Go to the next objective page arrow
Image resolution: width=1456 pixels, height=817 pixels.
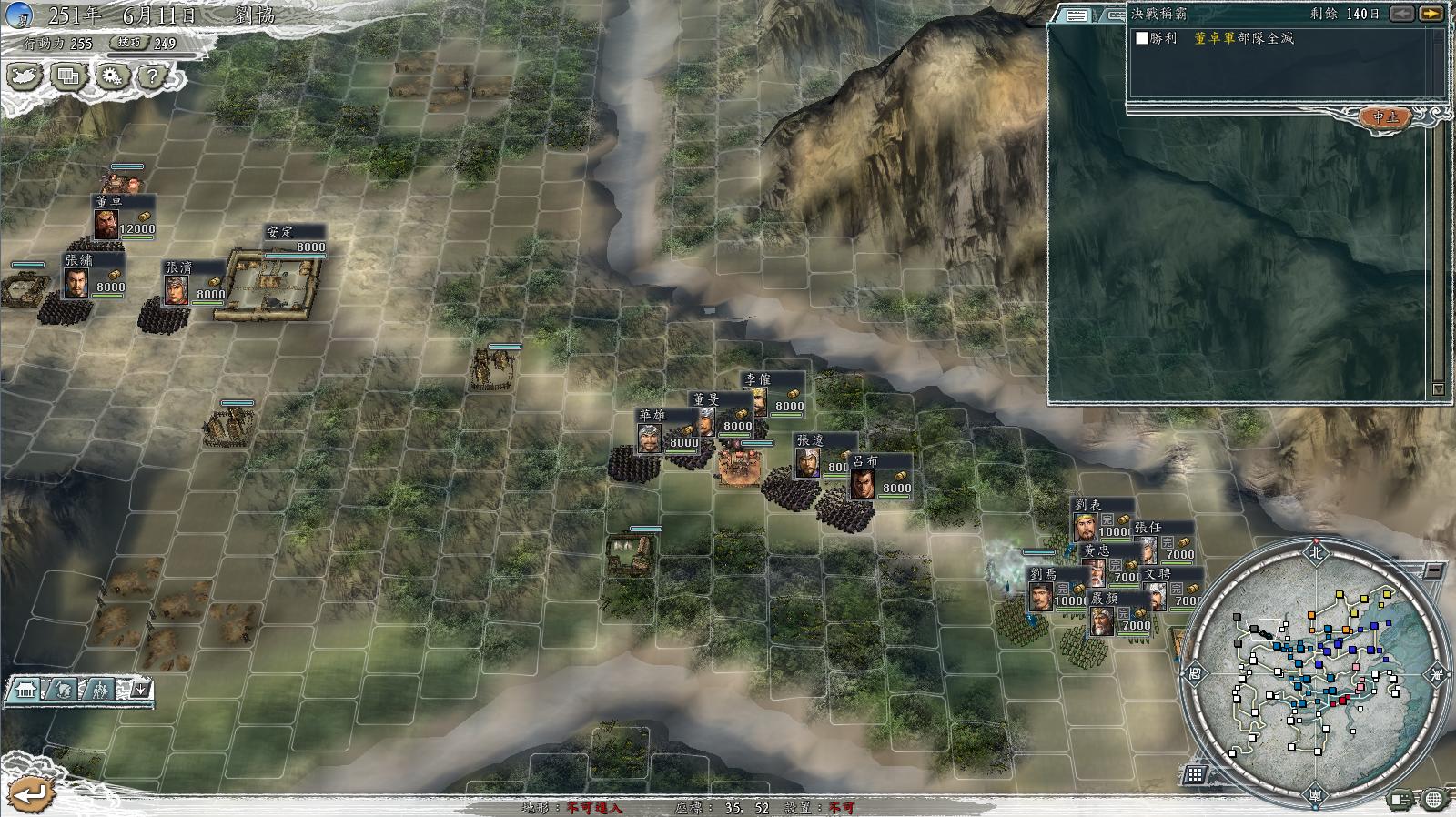click(x=1431, y=14)
